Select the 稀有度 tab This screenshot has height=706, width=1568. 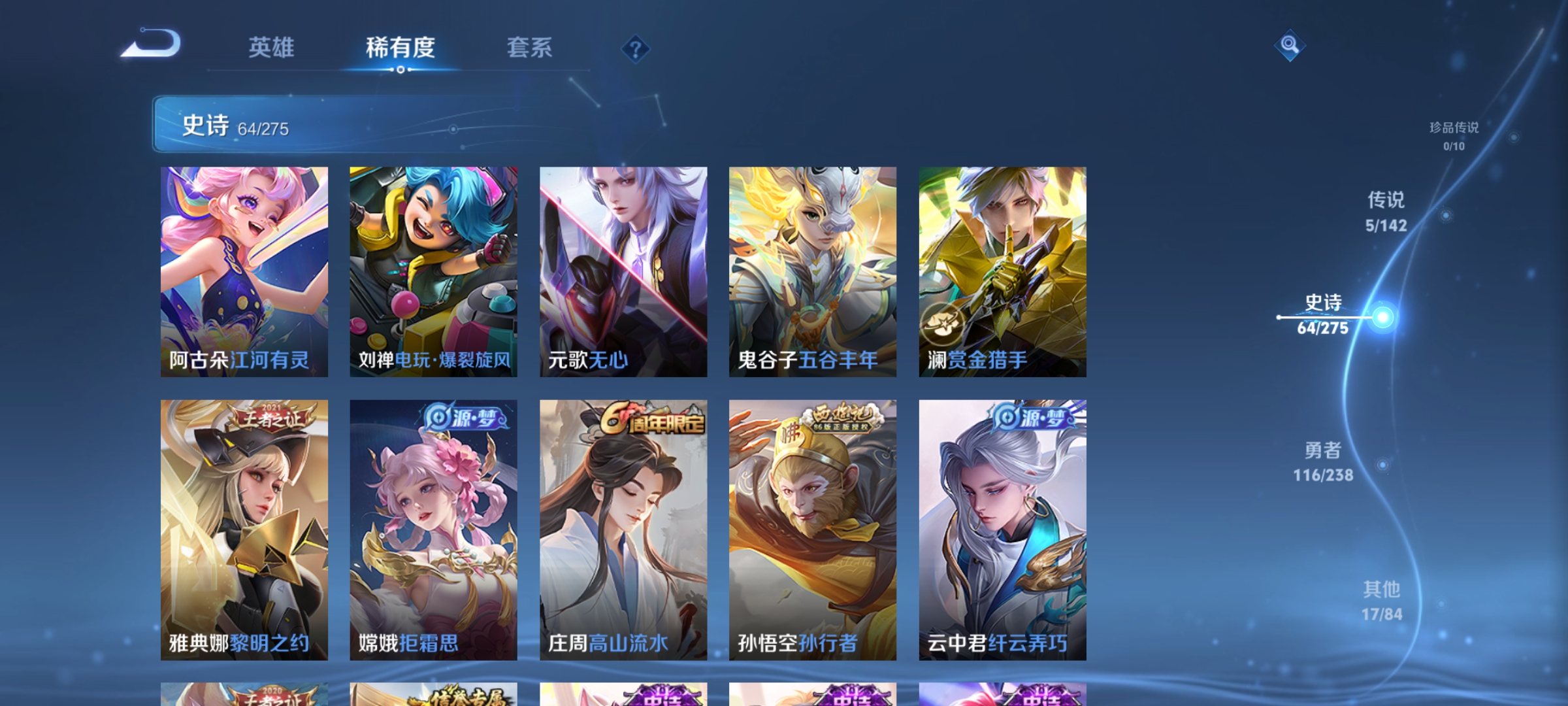tap(400, 48)
